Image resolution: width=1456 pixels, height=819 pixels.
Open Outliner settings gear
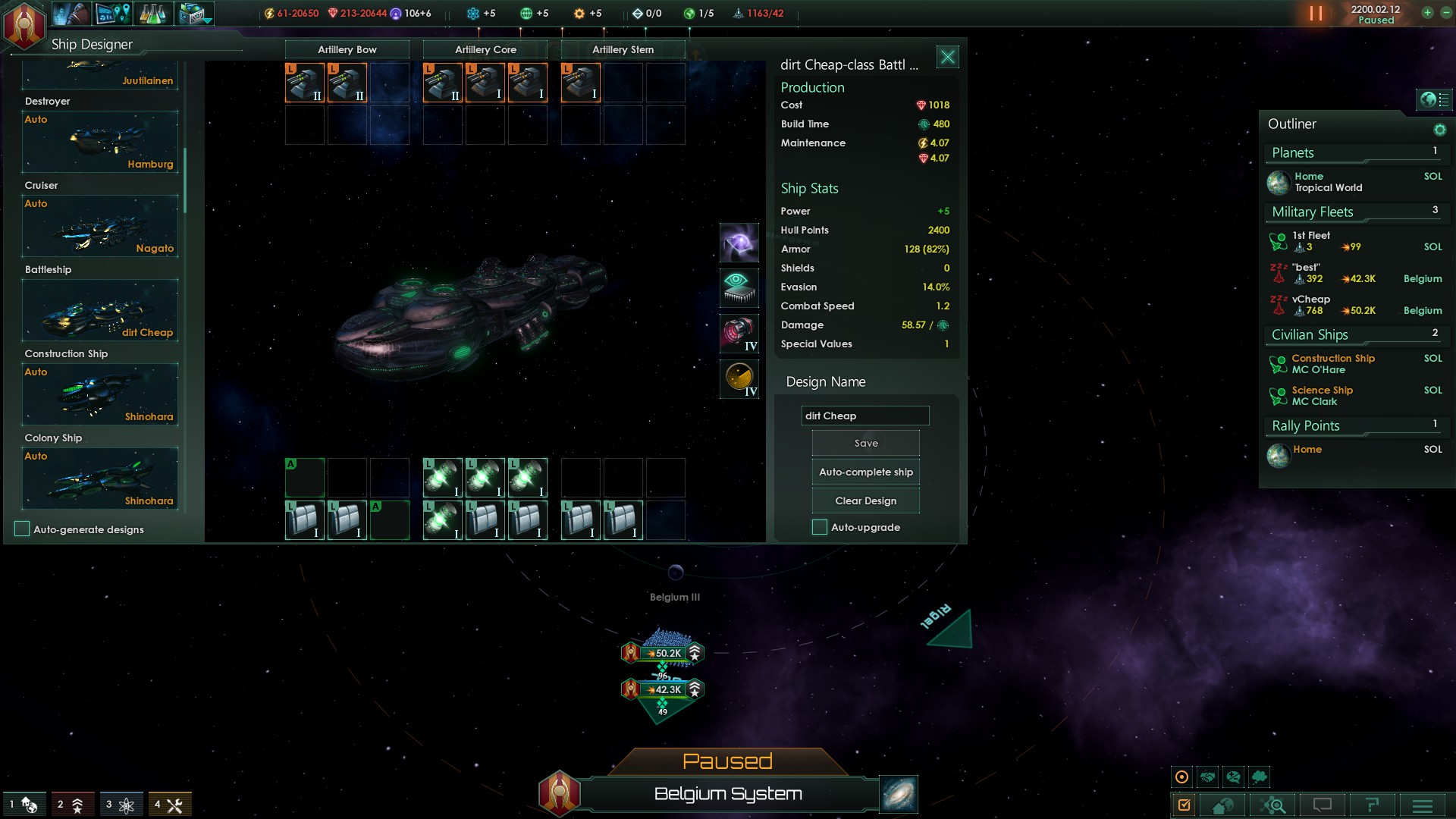pos(1440,130)
